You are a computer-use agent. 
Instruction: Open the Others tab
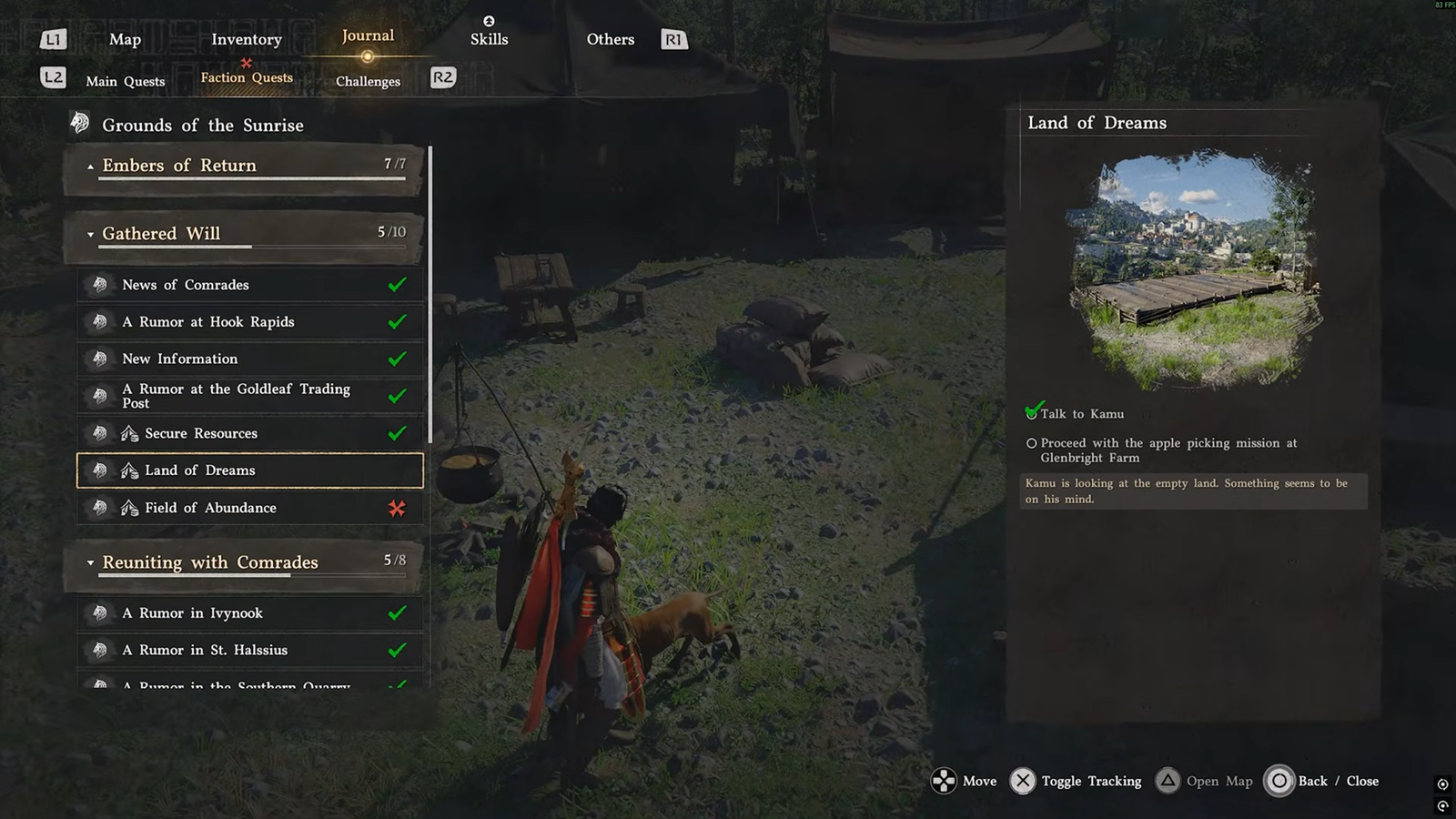610,39
